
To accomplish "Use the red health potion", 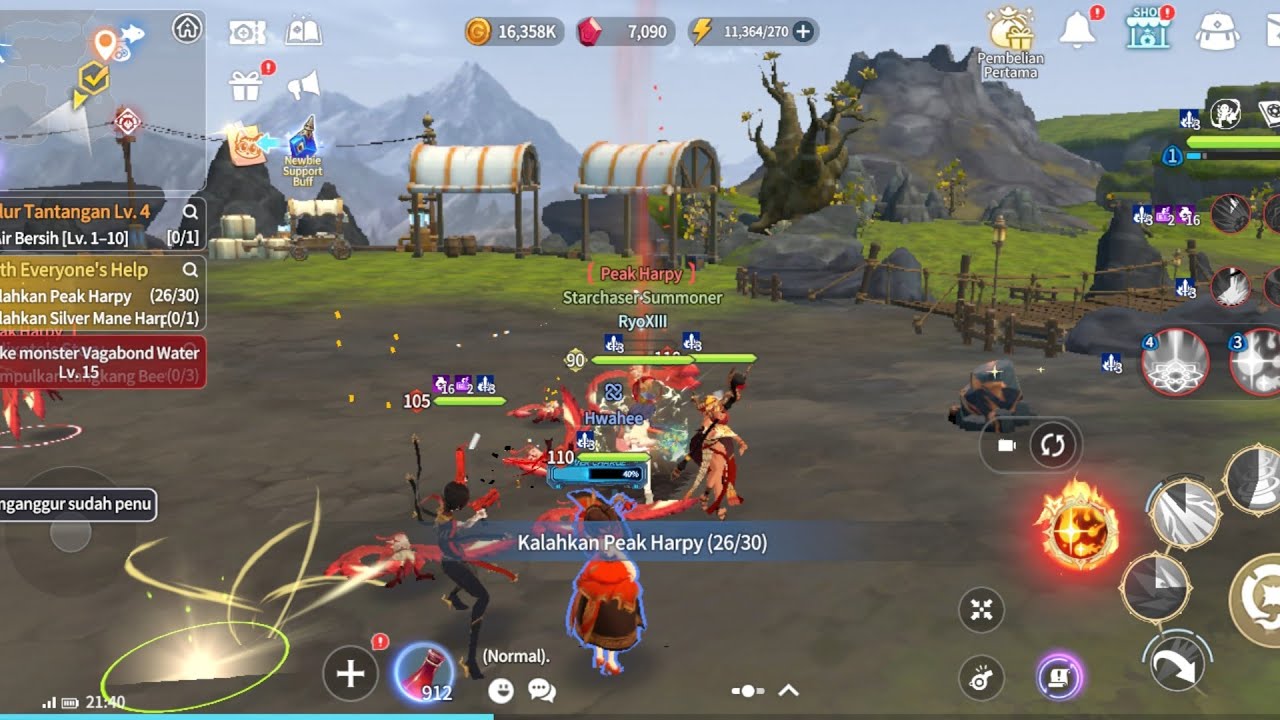I will click(x=423, y=670).
